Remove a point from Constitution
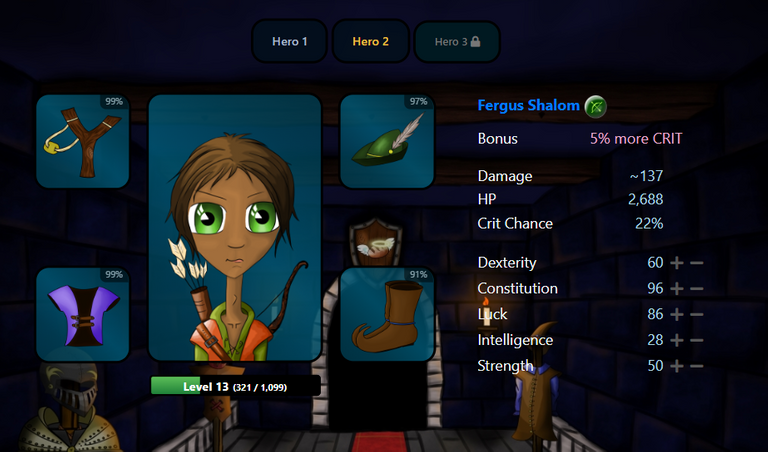 [x=697, y=289]
